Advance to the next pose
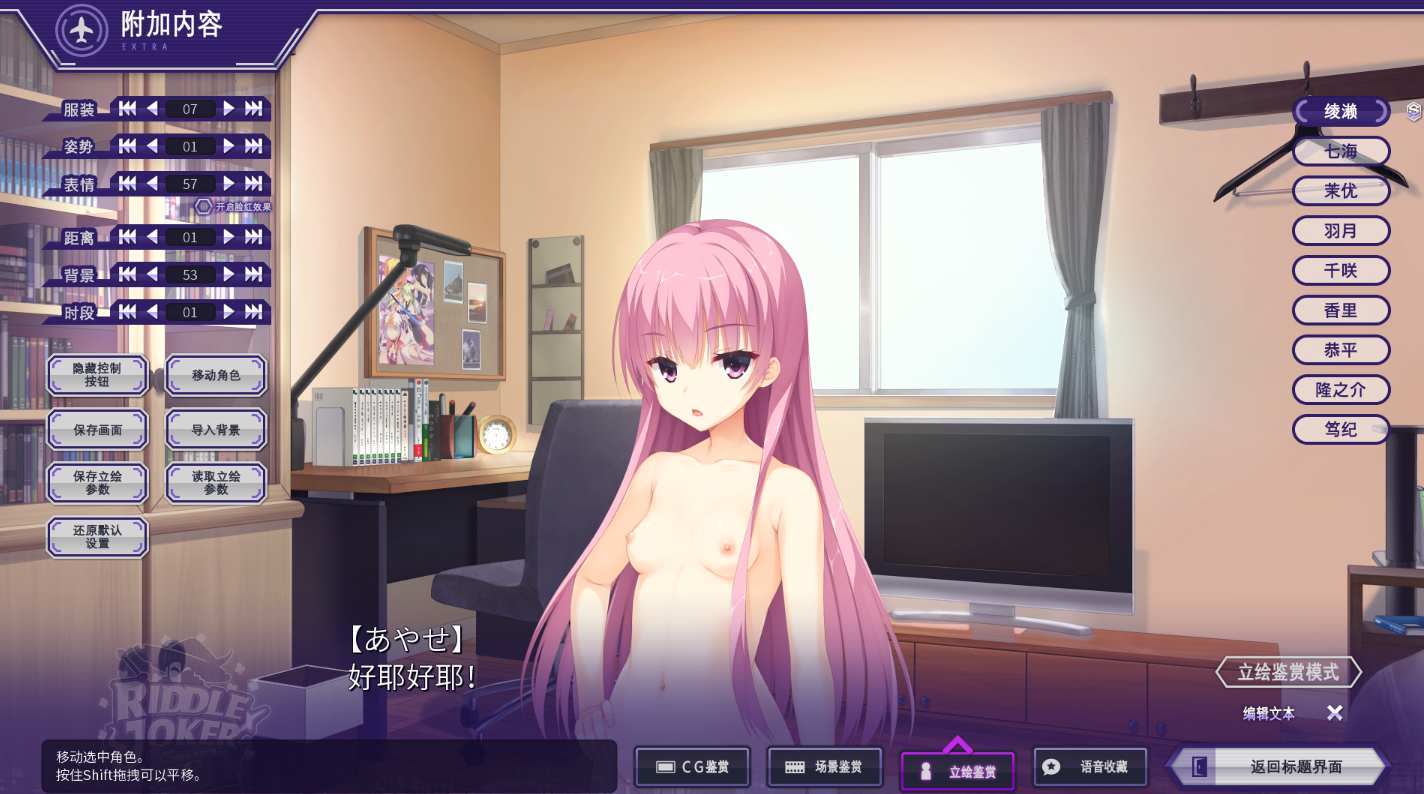Image resolution: width=1424 pixels, height=794 pixels. 229,146
